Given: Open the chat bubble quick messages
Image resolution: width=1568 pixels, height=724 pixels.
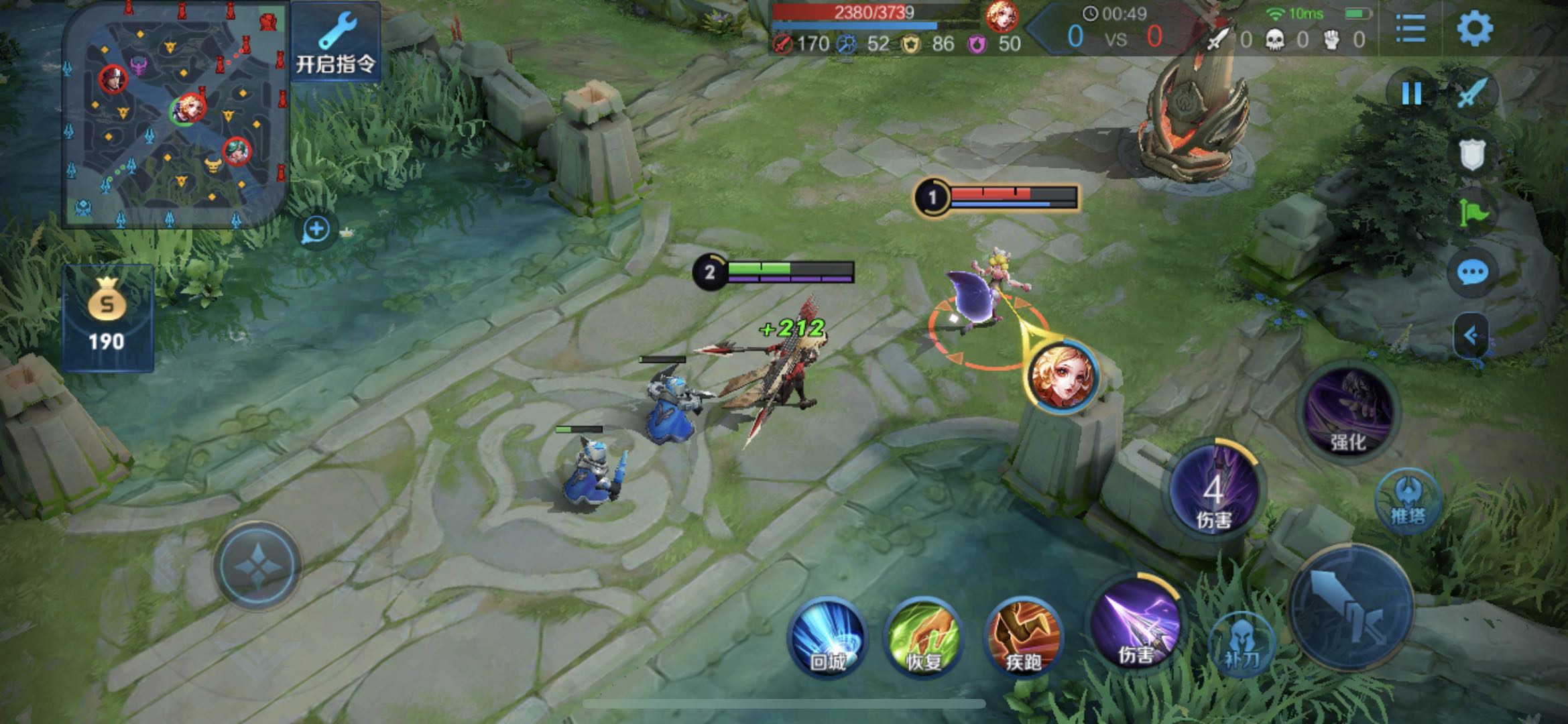Looking at the screenshot, I should coord(1472,273).
